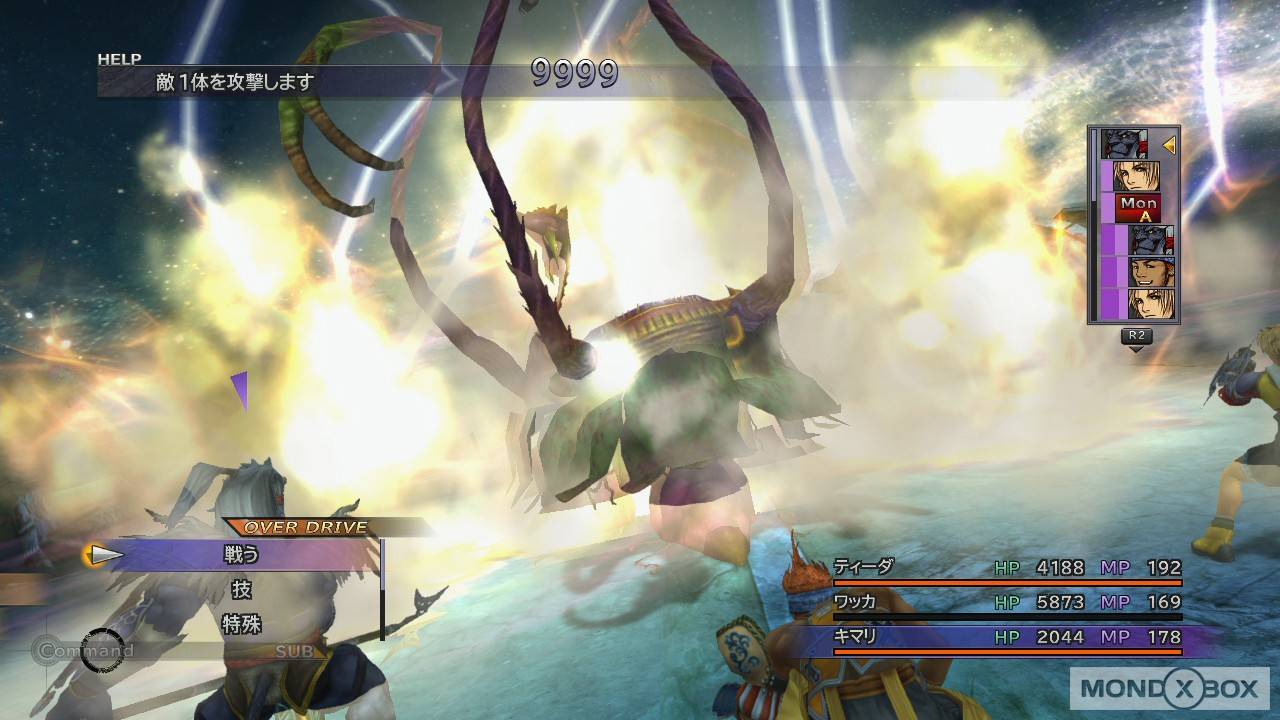This screenshot has width=1280, height=720.
Task: Select the 戦う attack command
Action: [x=242, y=554]
